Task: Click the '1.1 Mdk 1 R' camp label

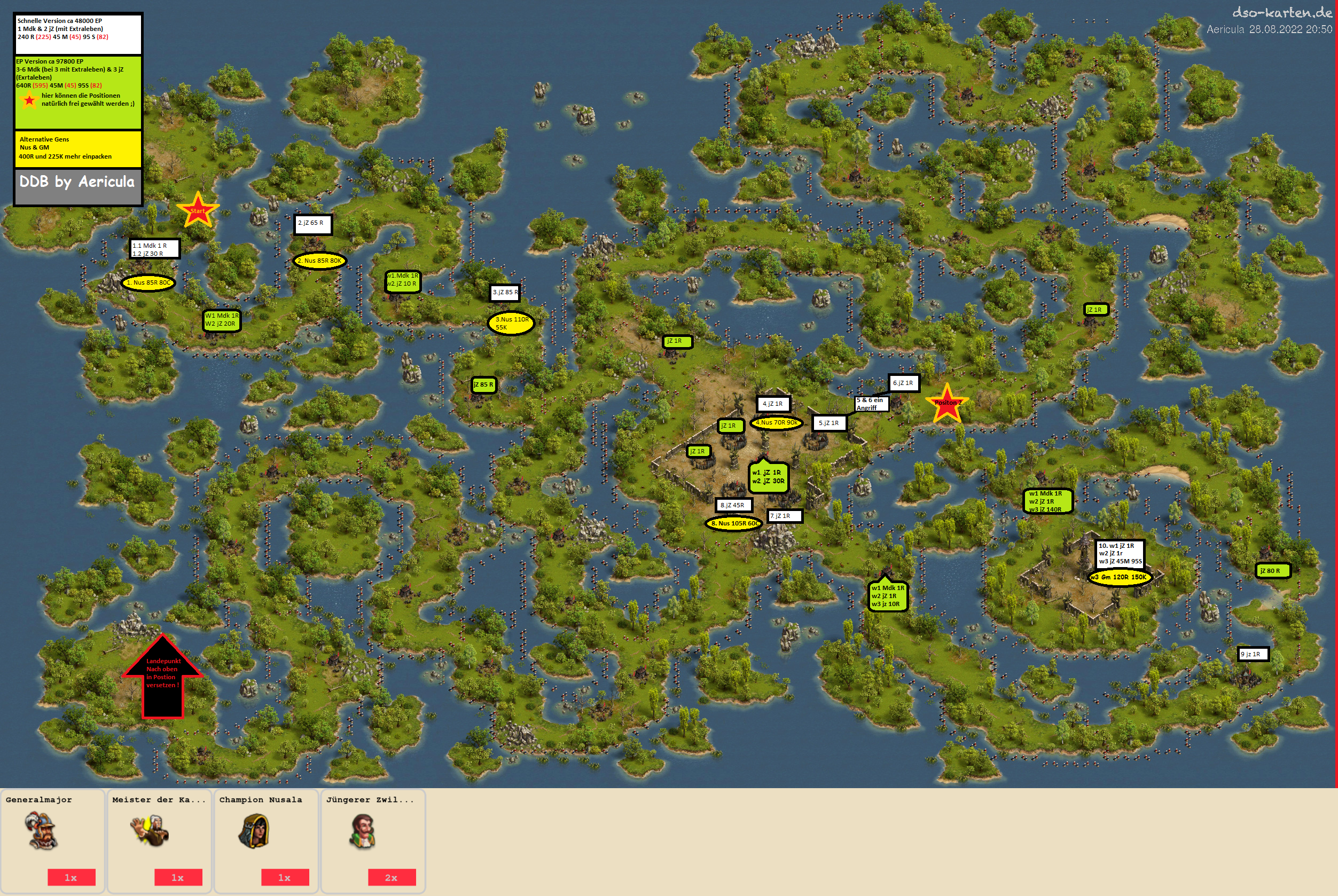Action: [x=154, y=249]
